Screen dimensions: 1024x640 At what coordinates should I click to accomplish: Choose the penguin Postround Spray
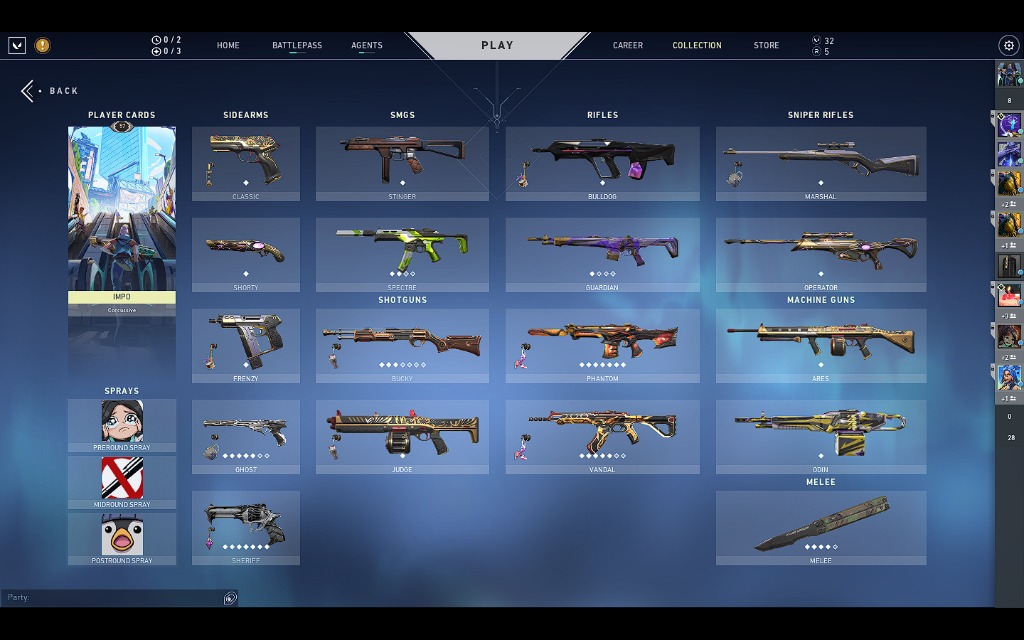coord(122,537)
